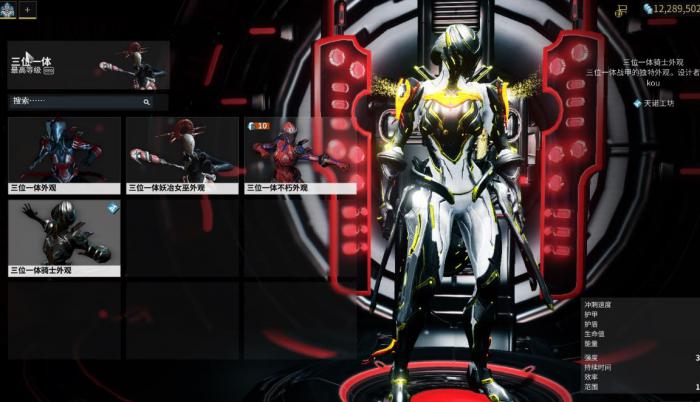Open the warframe avatar tab at top-left
This screenshot has width=700, height=402.
(x=8, y=8)
